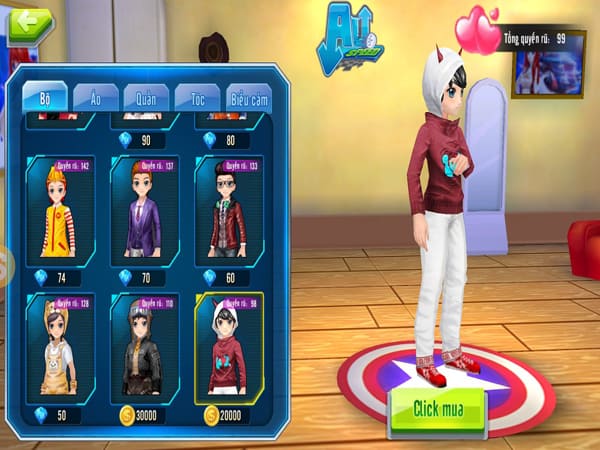Choose the cat-ear outfit priced 50
The image size is (600, 450).
pyautogui.click(x=60, y=347)
